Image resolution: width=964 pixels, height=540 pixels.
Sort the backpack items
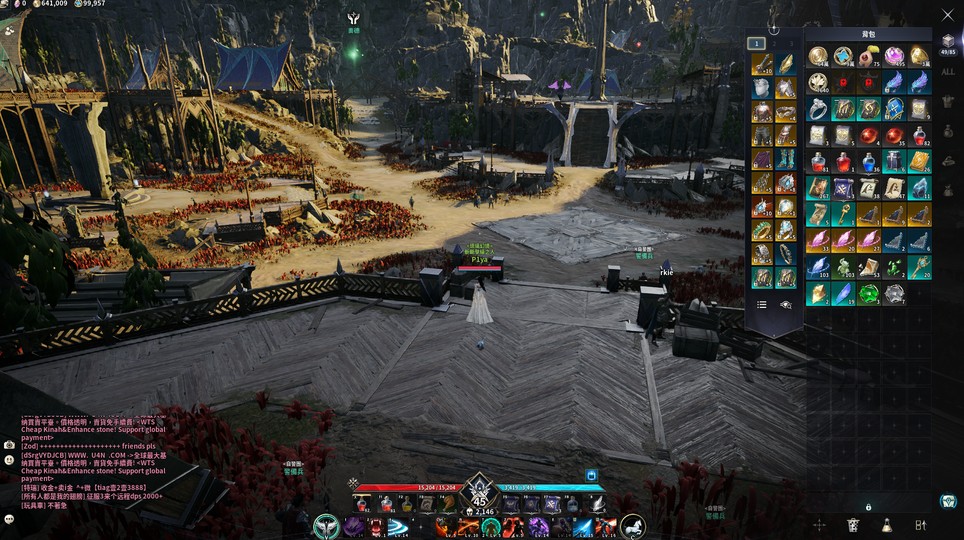click(x=921, y=525)
